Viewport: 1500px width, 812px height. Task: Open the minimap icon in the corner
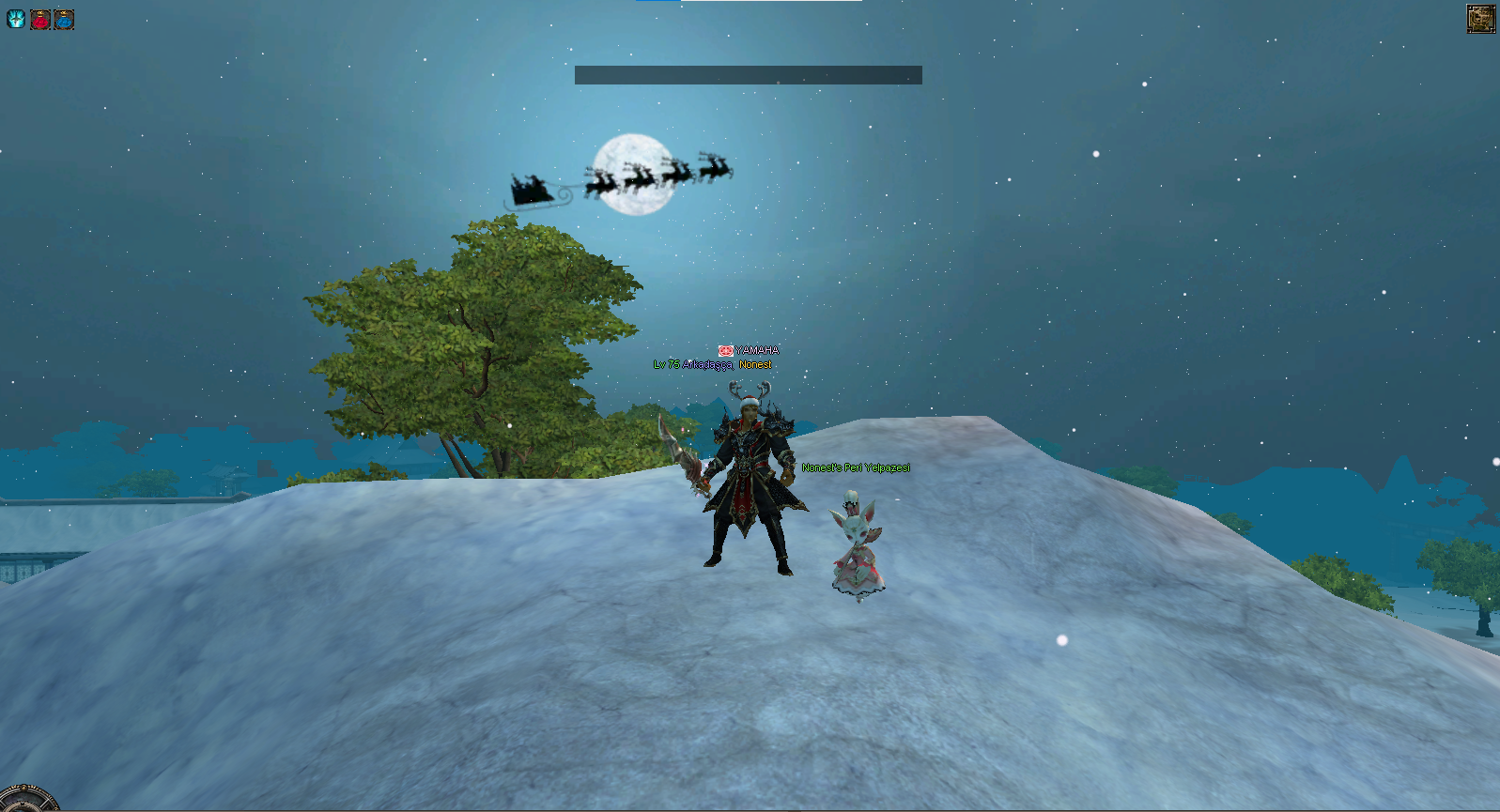coord(1481,19)
